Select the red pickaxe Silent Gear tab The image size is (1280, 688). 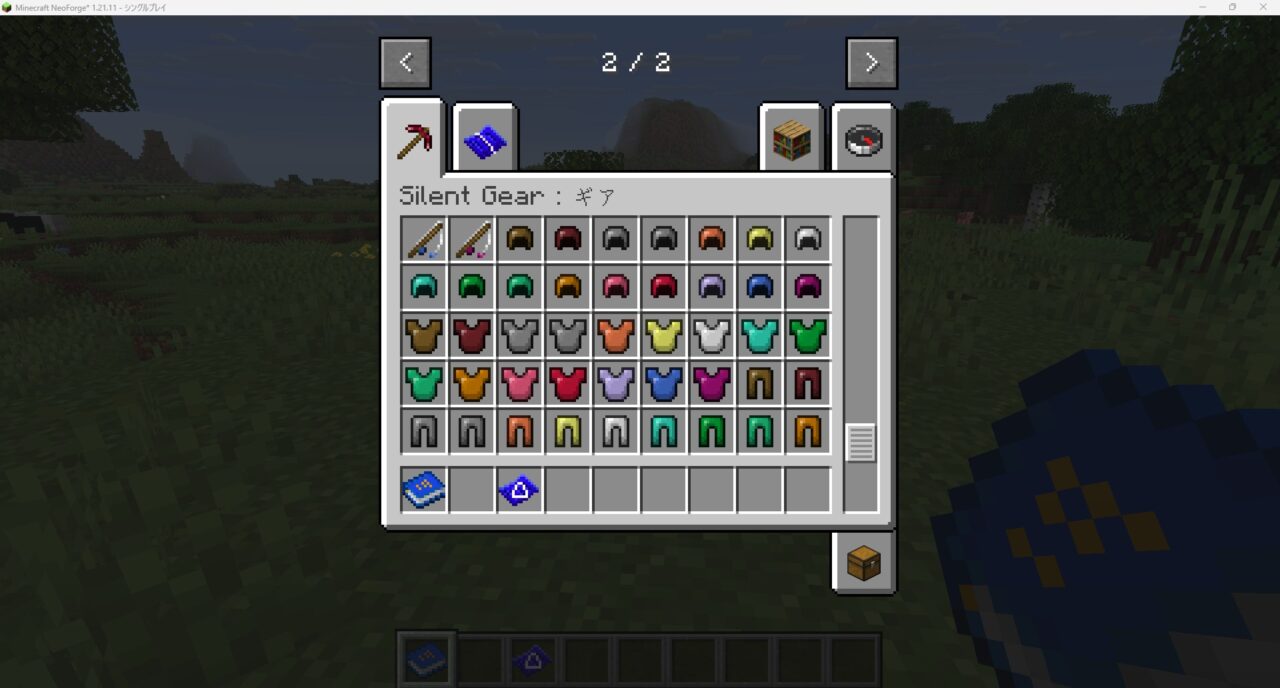pos(413,140)
